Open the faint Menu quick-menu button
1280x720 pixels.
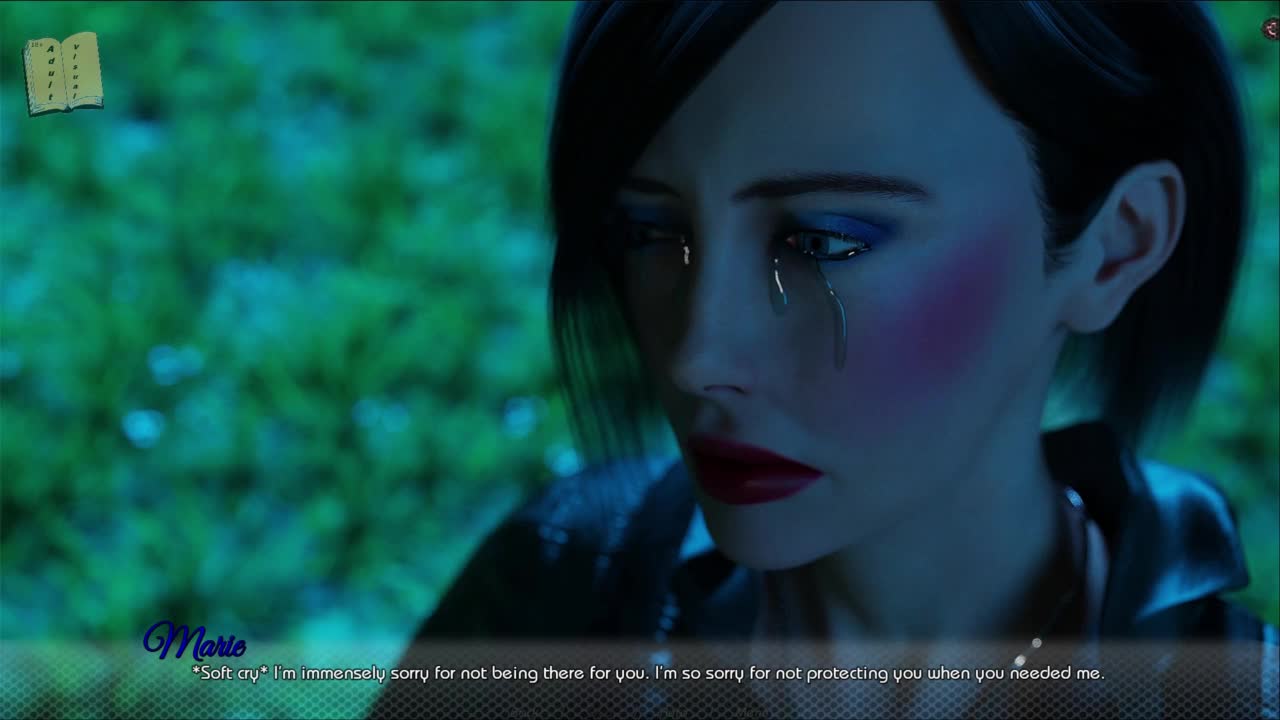coord(752,713)
